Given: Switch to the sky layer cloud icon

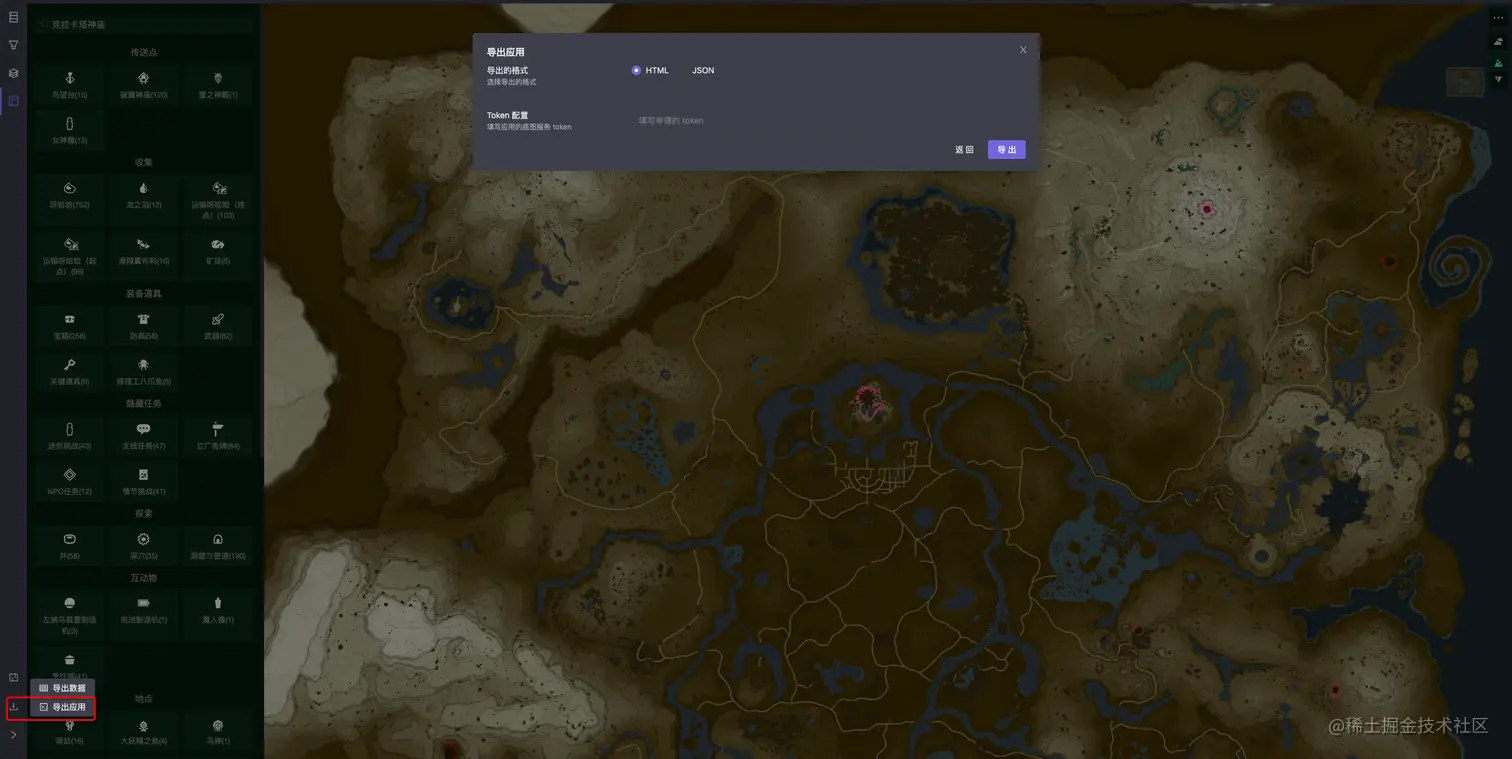Looking at the screenshot, I should tap(1498, 41).
